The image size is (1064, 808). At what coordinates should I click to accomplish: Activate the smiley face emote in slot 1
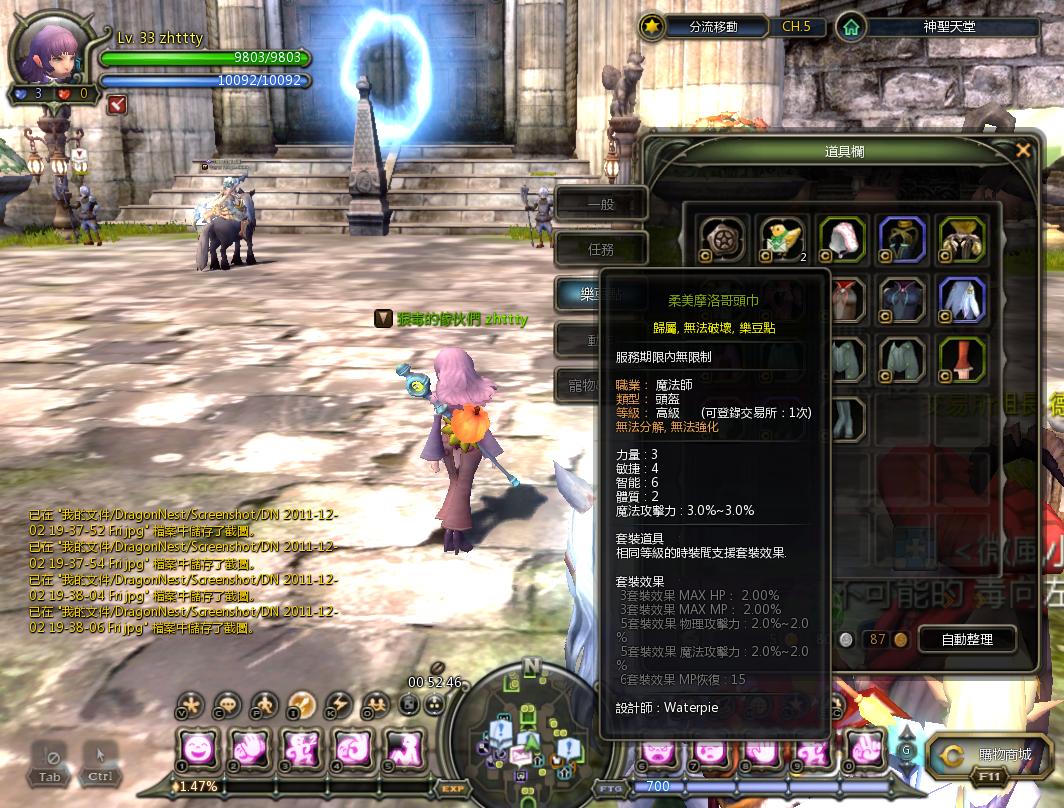197,747
